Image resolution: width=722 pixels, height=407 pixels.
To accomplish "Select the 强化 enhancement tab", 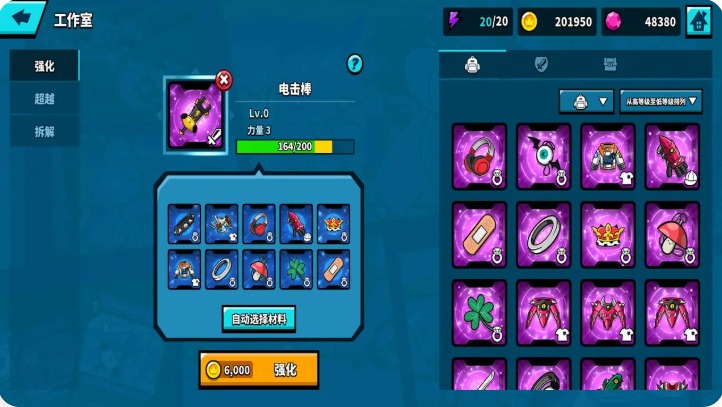I will tap(44, 66).
